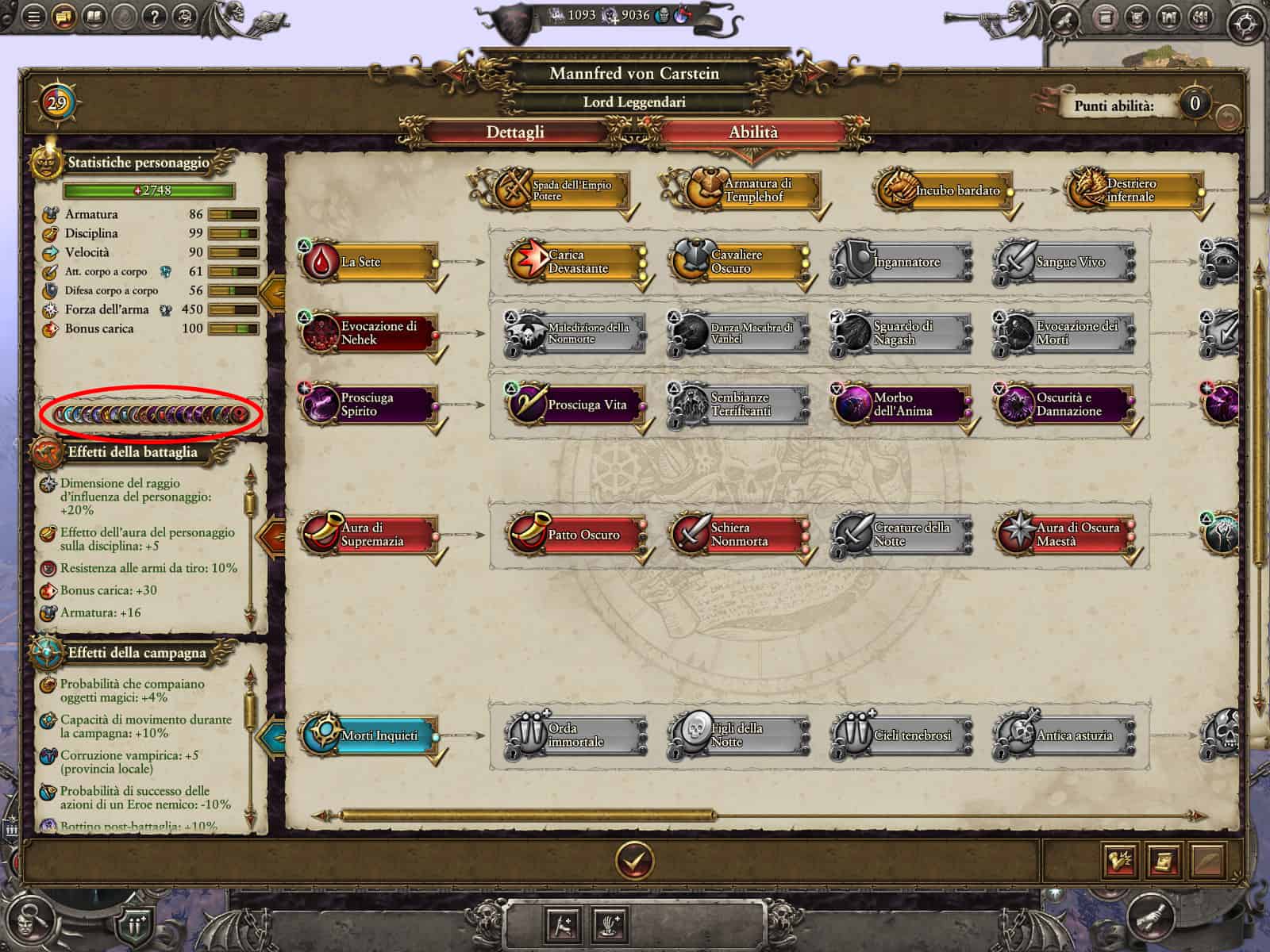Select the La Sete skill
This screenshot has height=952, width=1270.
[369, 263]
